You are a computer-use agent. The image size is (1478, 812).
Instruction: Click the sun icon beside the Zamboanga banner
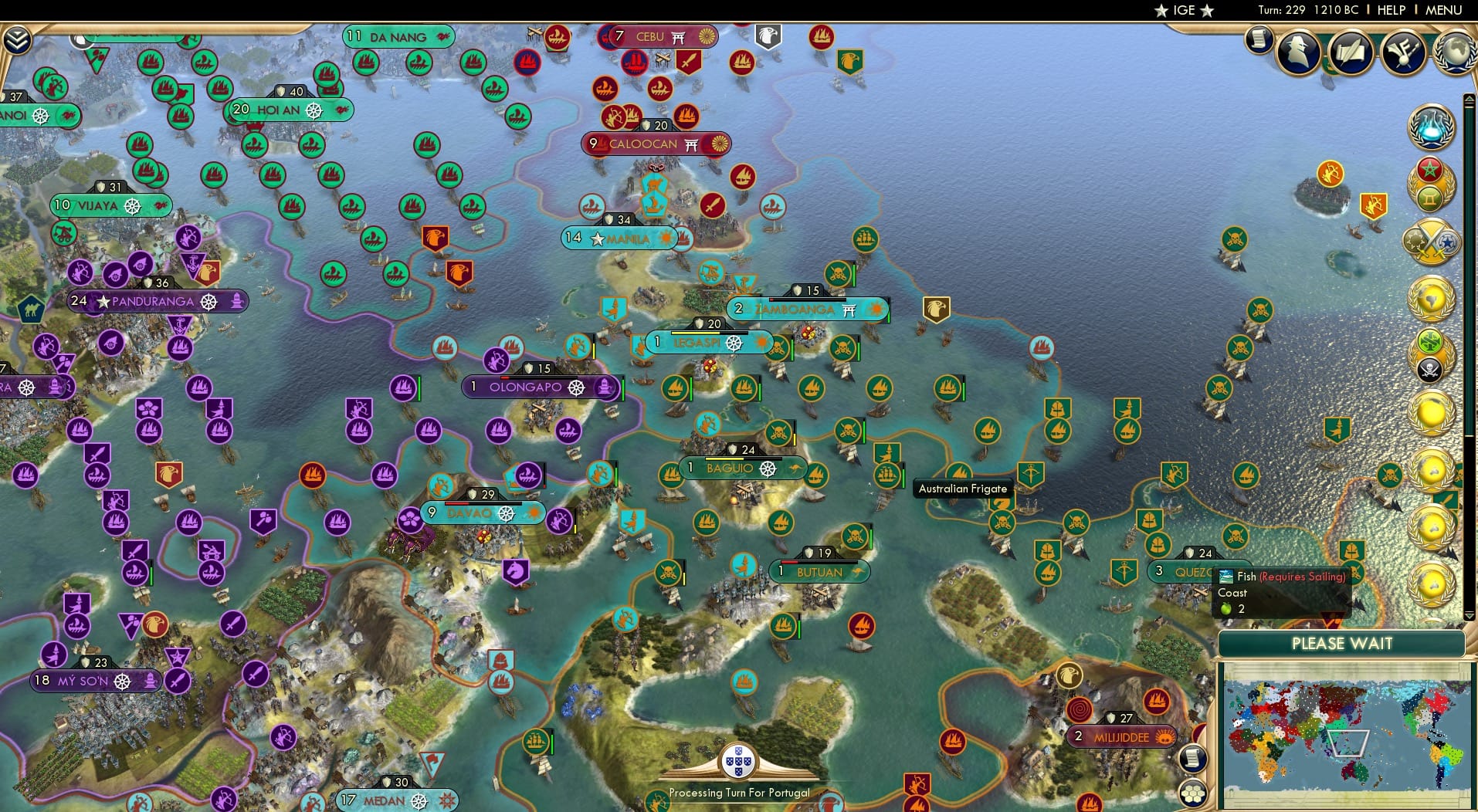[876, 308]
